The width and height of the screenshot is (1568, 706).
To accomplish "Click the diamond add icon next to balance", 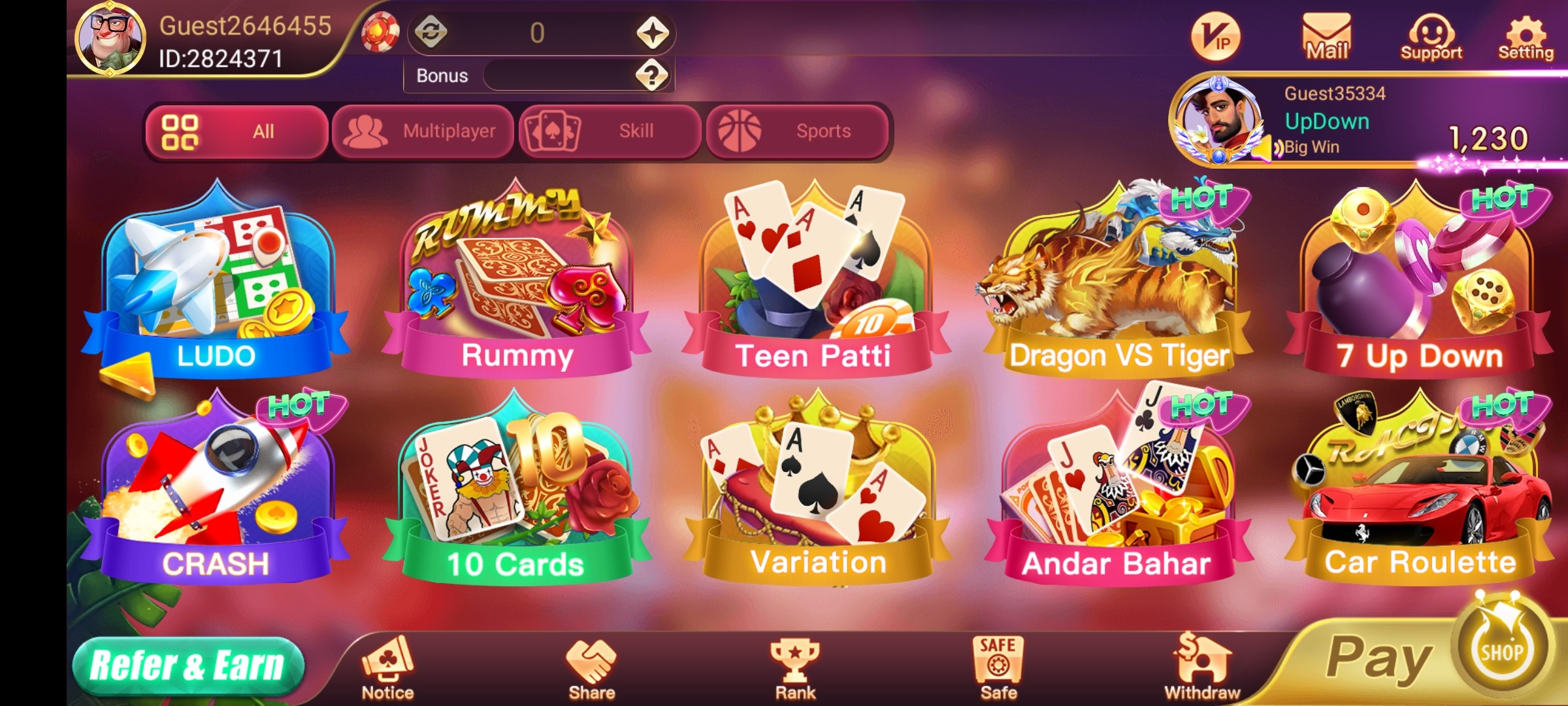I will click(655, 31).
